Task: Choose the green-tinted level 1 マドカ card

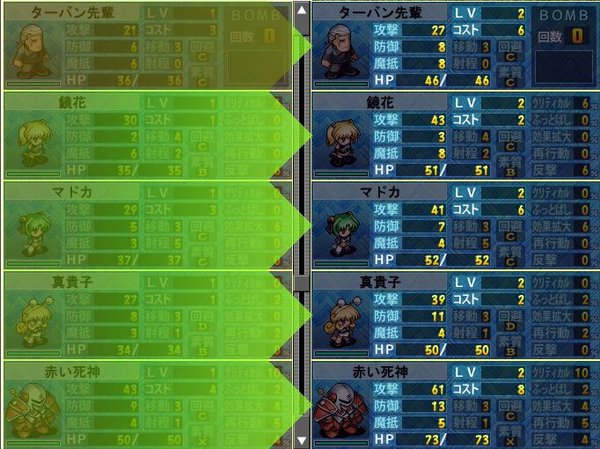Action: 145,225
